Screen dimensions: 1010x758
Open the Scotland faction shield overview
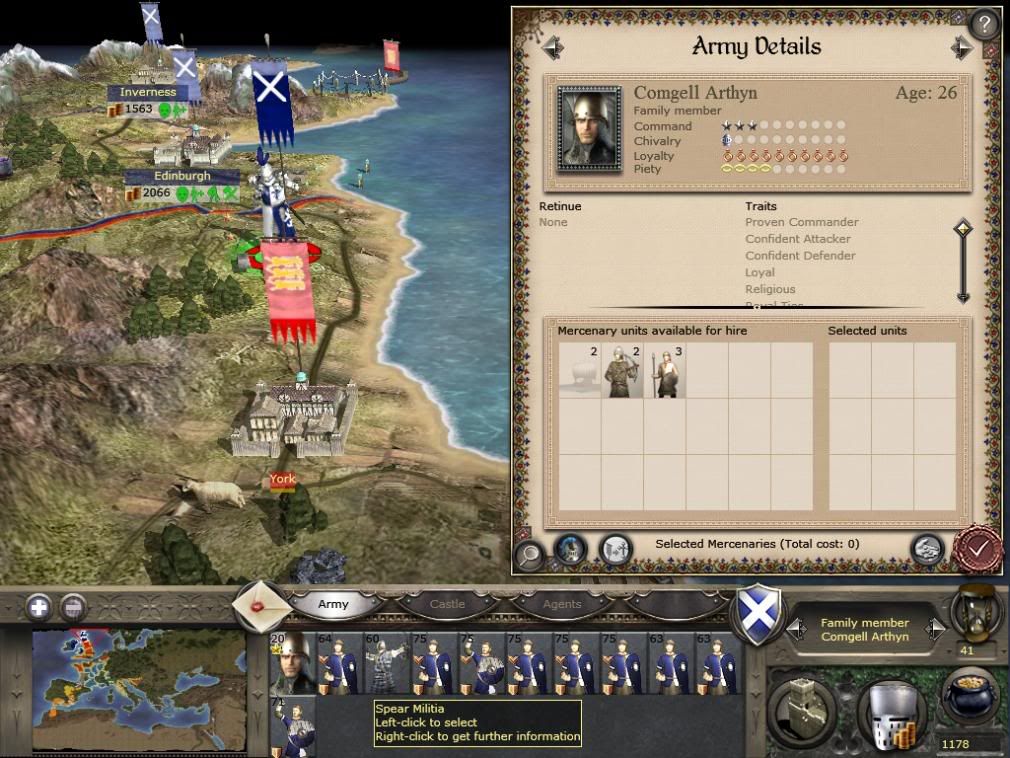coord(757,614)
